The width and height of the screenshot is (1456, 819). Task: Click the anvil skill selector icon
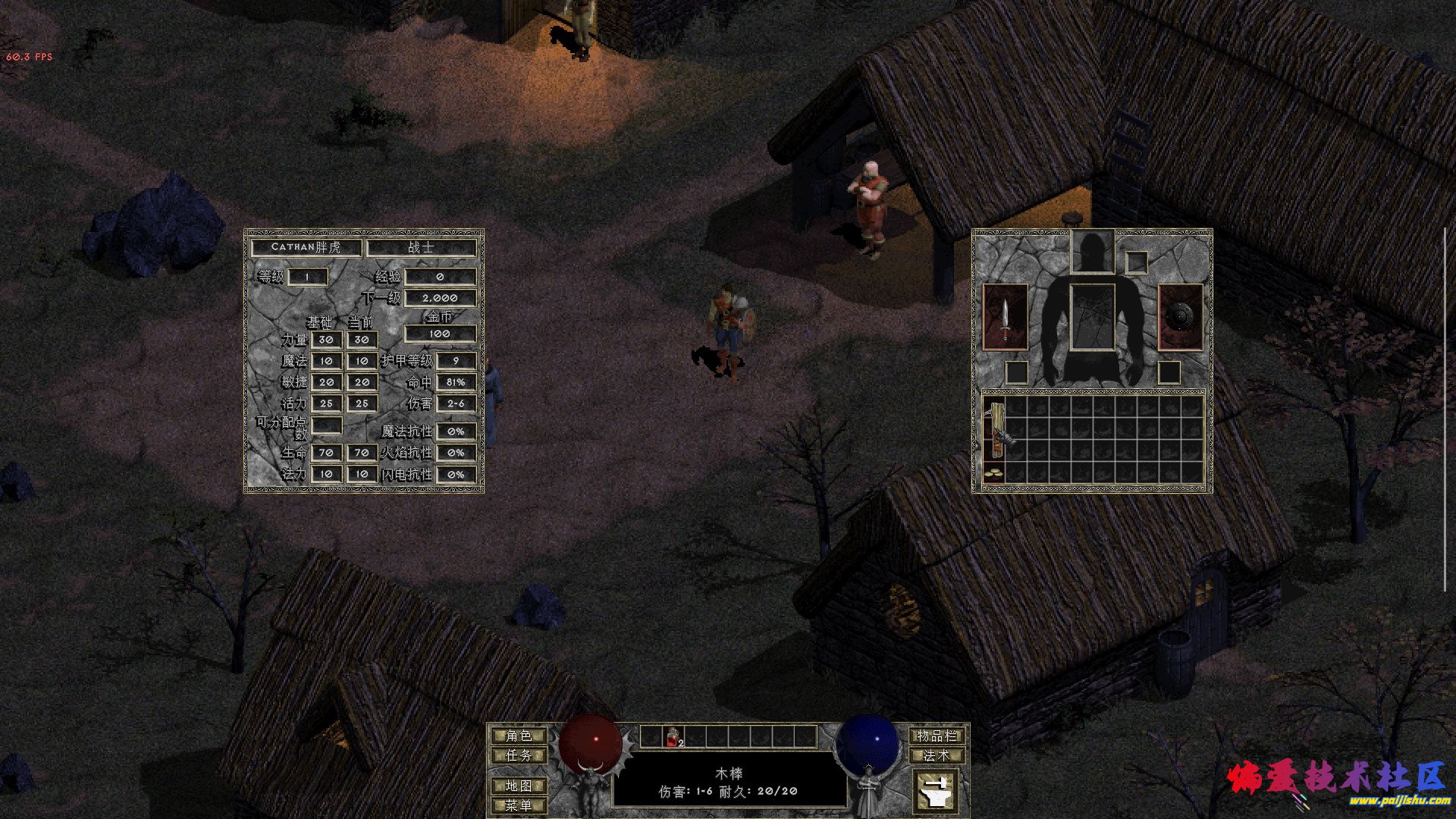click(935, 792)
